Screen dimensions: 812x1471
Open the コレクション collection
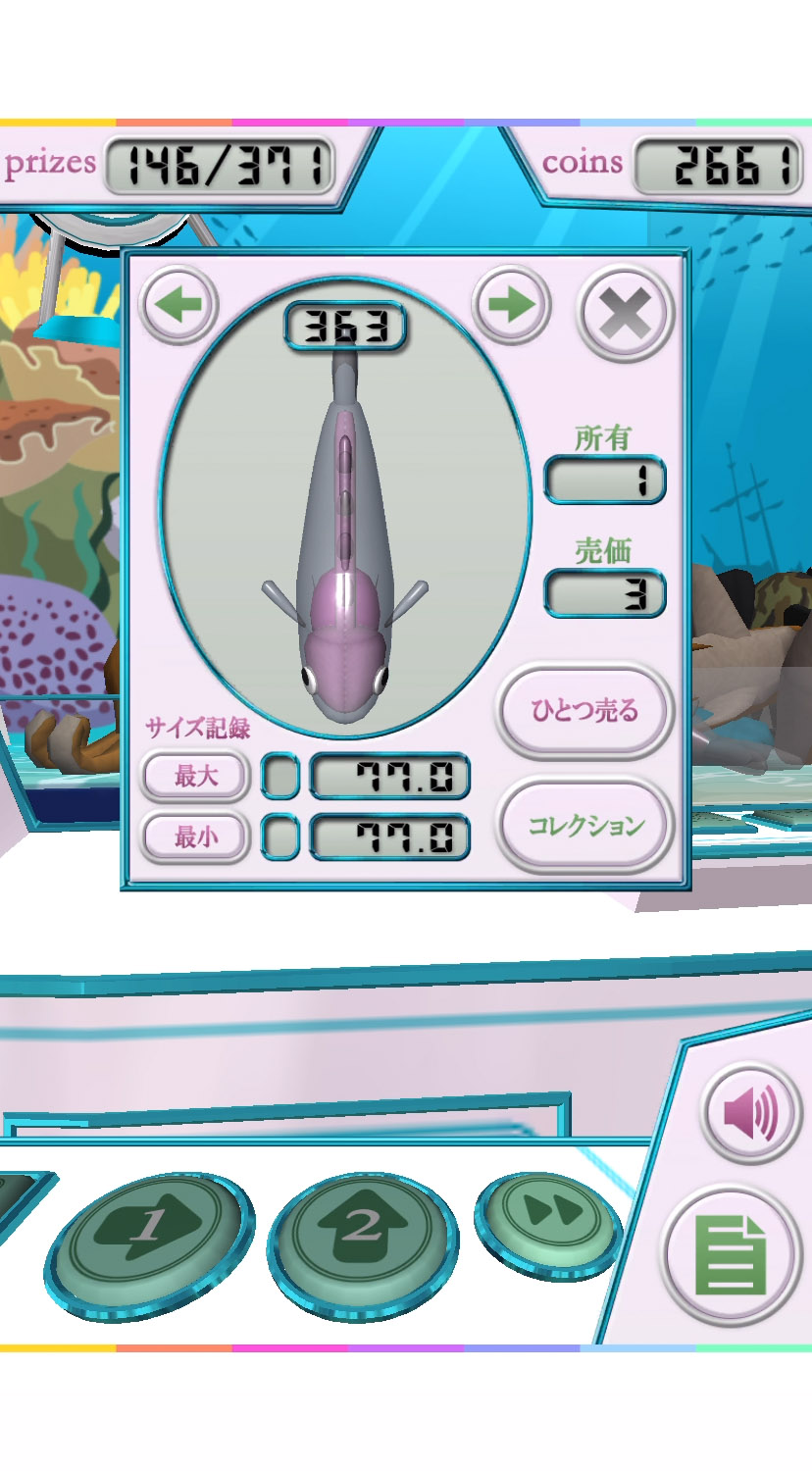click(x=585, y=825)
